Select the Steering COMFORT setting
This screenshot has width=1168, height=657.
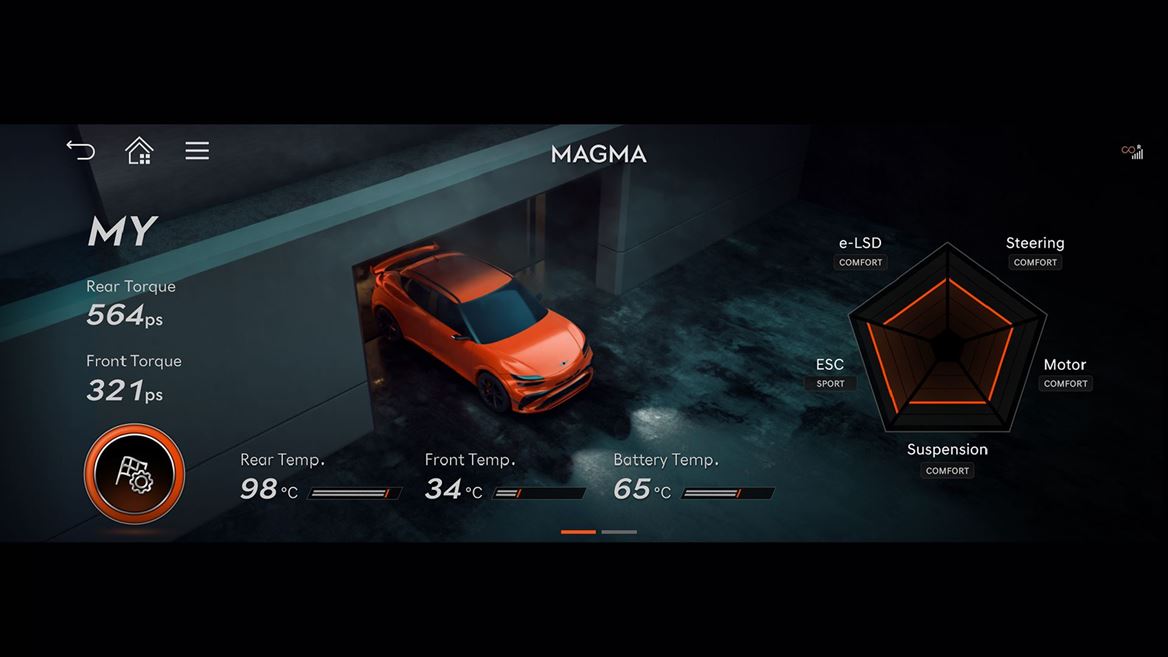1035,262
